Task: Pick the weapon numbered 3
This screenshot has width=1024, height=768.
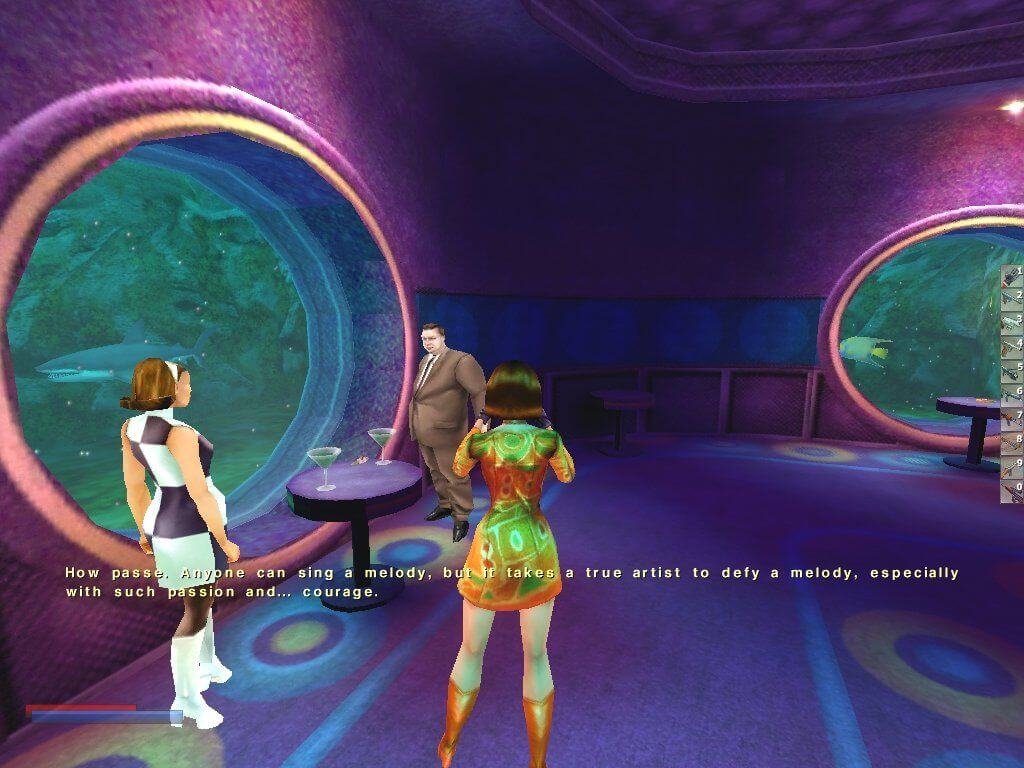Action: (1012, 323)
